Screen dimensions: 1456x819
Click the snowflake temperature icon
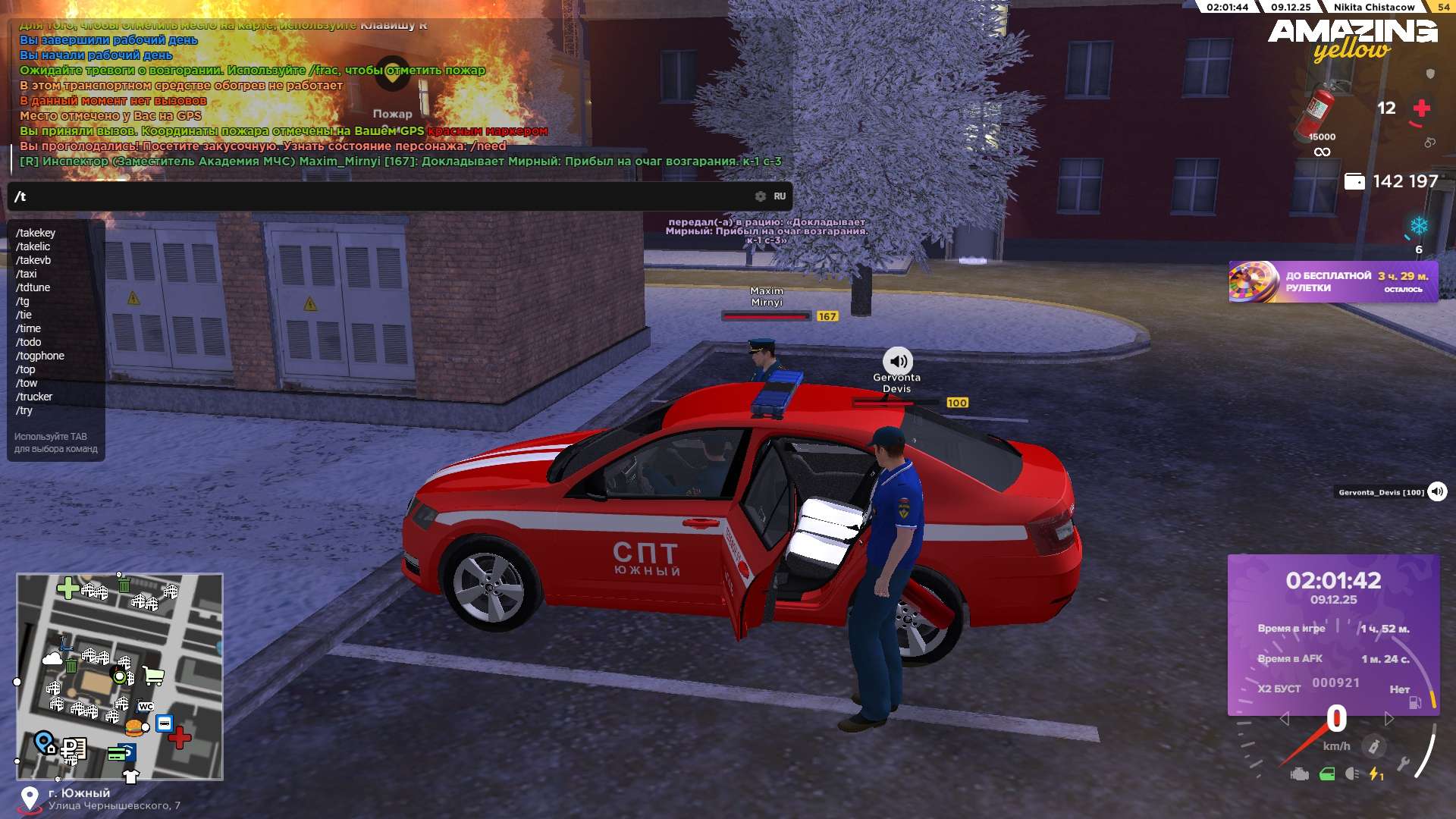pos(1419,226)
